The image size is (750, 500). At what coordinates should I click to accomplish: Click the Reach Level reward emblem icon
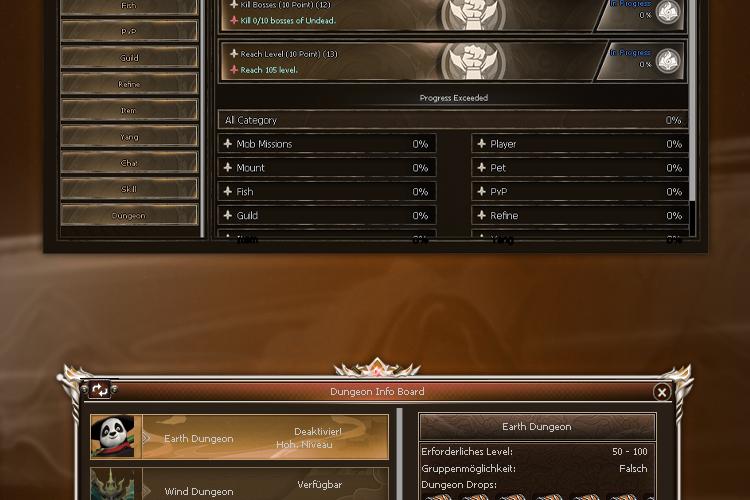[668, 61]
